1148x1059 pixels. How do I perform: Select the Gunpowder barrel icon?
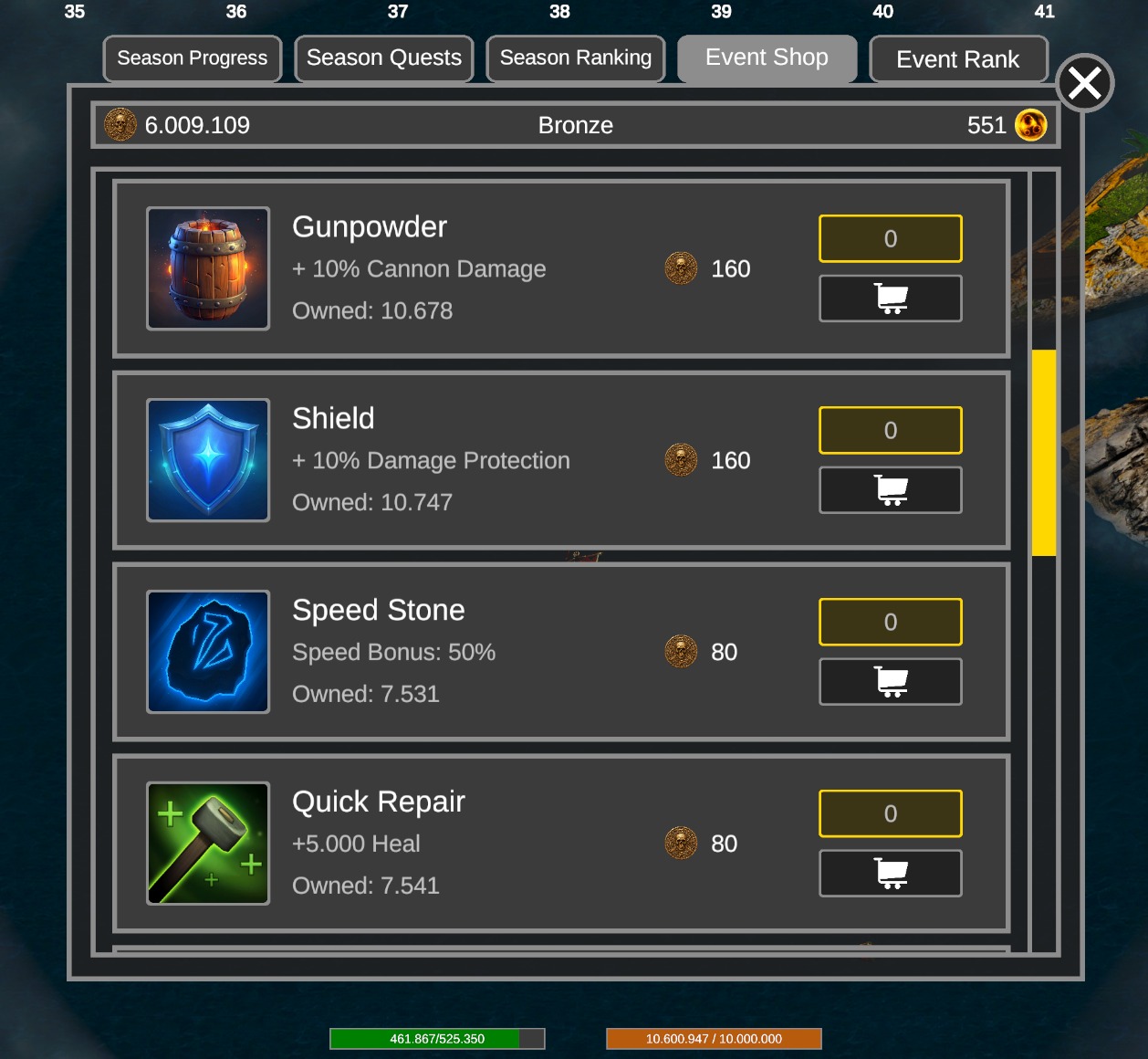pos(208,268)
